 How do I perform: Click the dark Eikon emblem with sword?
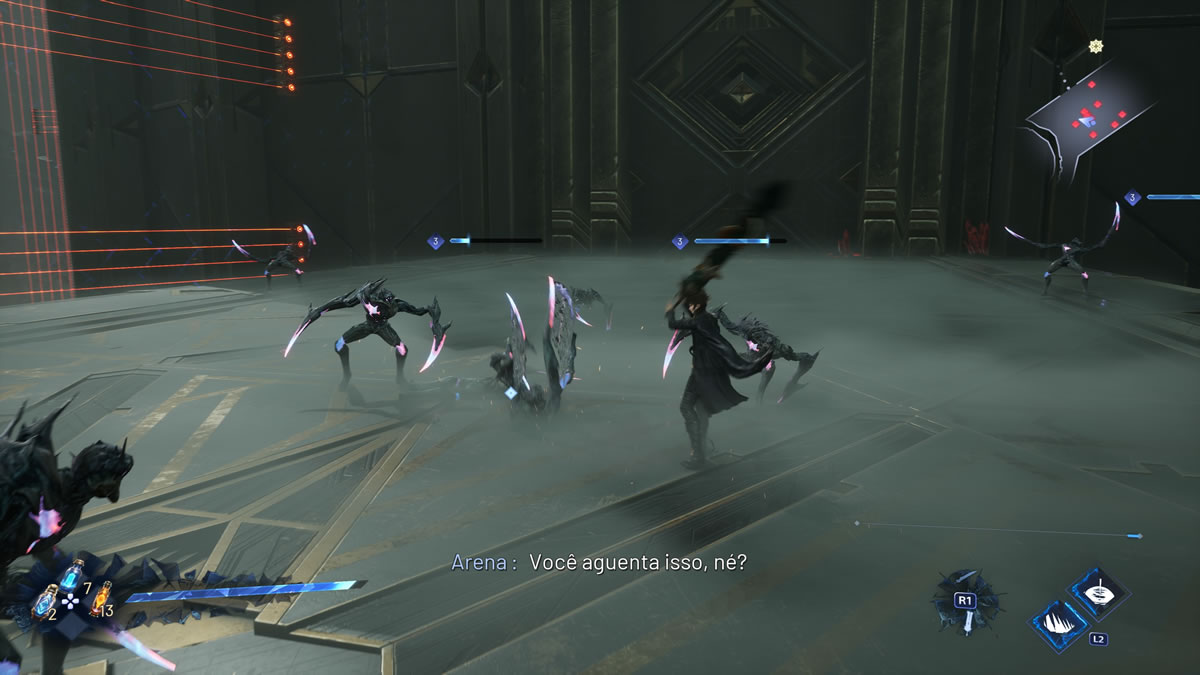[x=965, y=603]
